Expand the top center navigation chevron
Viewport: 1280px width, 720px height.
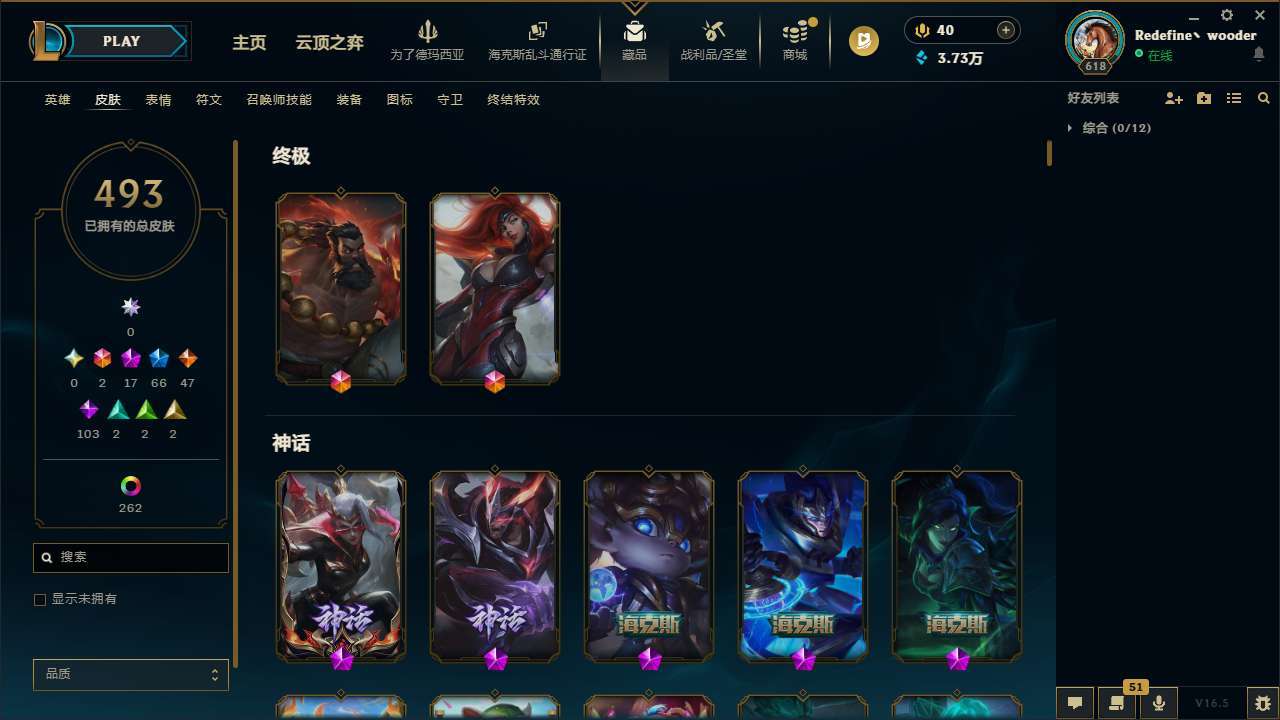click(634, 5)
